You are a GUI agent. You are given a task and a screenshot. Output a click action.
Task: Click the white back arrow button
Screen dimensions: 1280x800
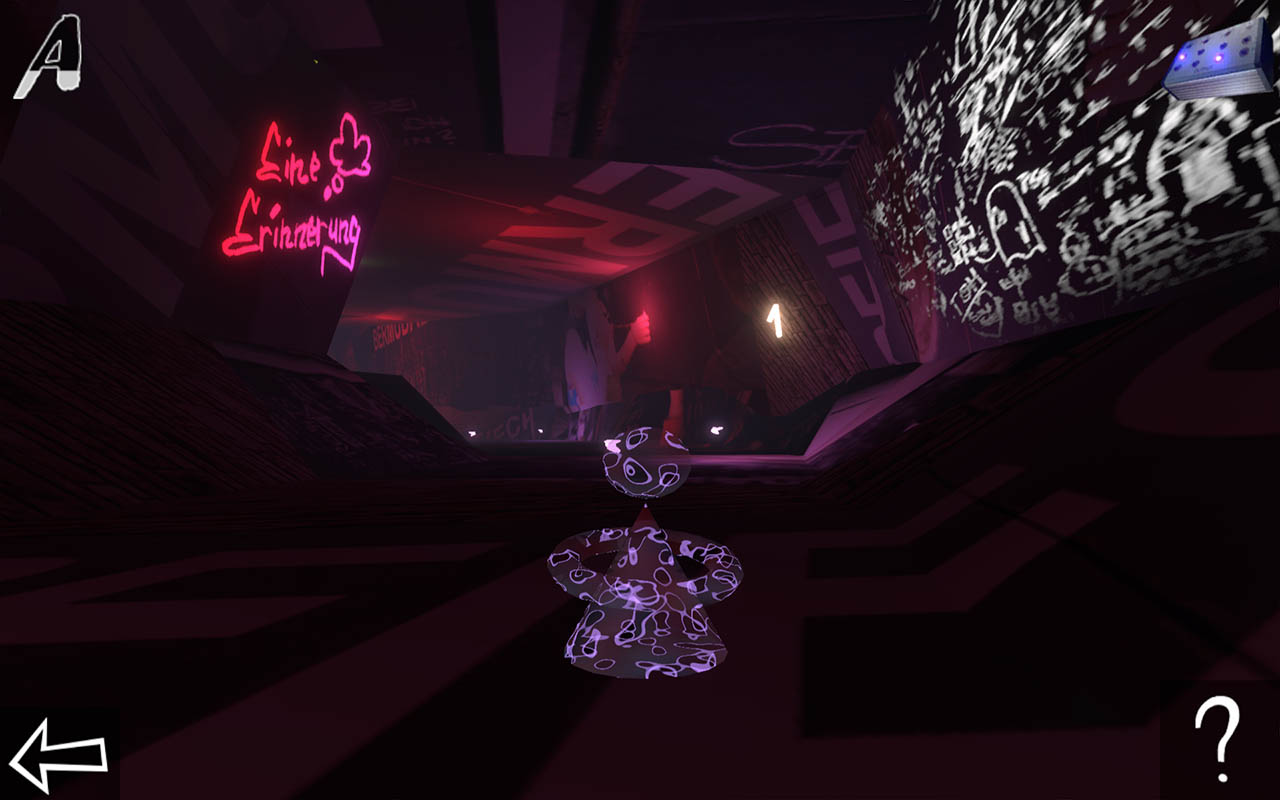[58, 752]
